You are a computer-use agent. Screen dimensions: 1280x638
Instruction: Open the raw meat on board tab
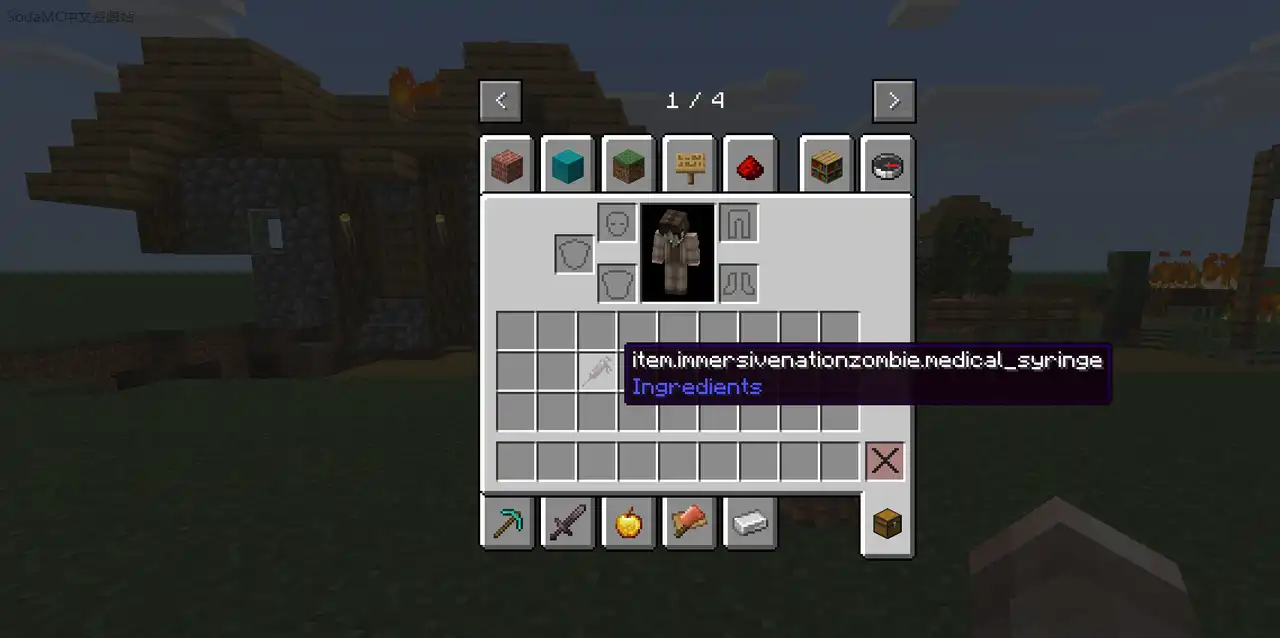click(x=689, y=523)
